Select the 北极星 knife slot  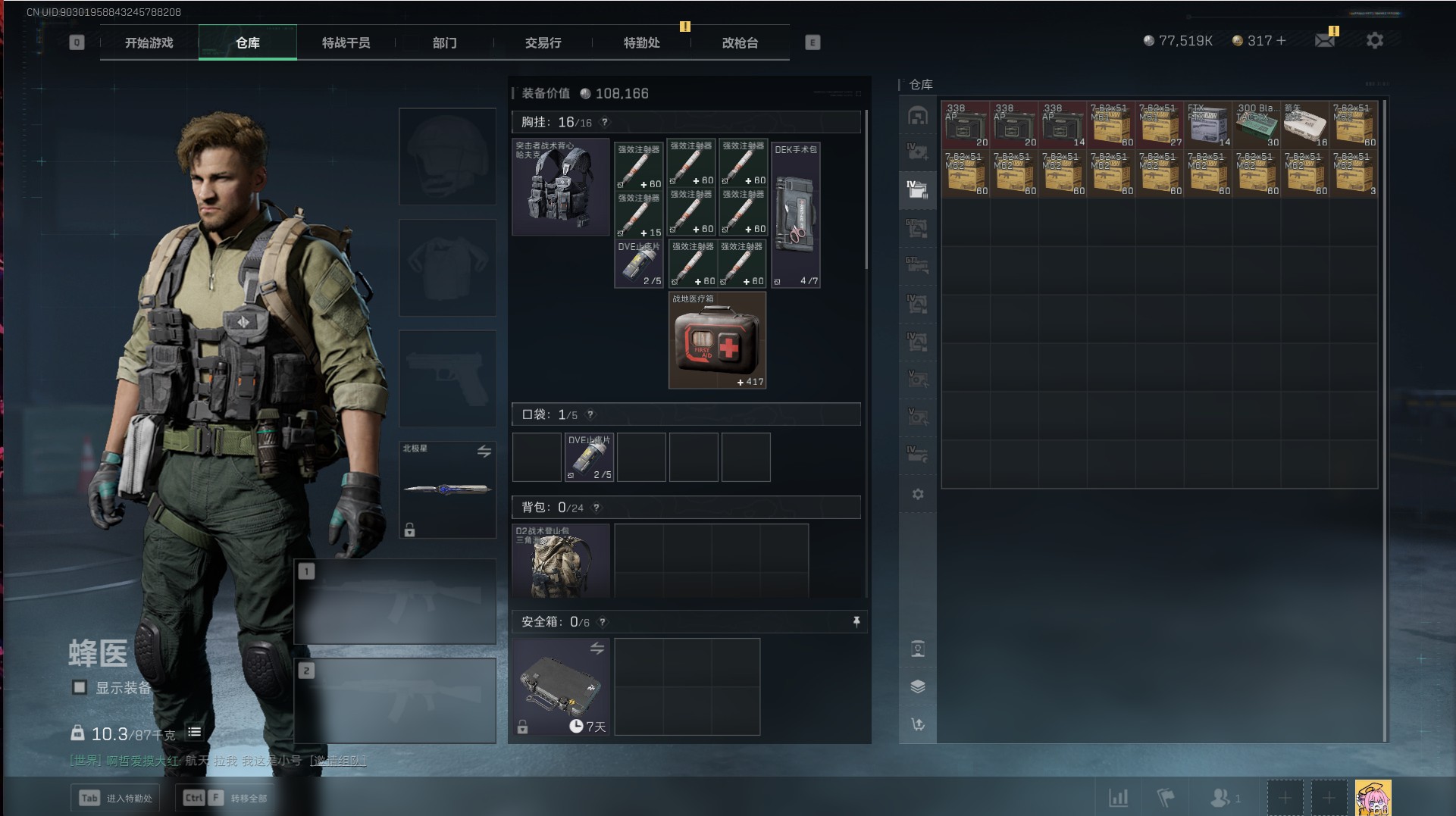point(447,489)
